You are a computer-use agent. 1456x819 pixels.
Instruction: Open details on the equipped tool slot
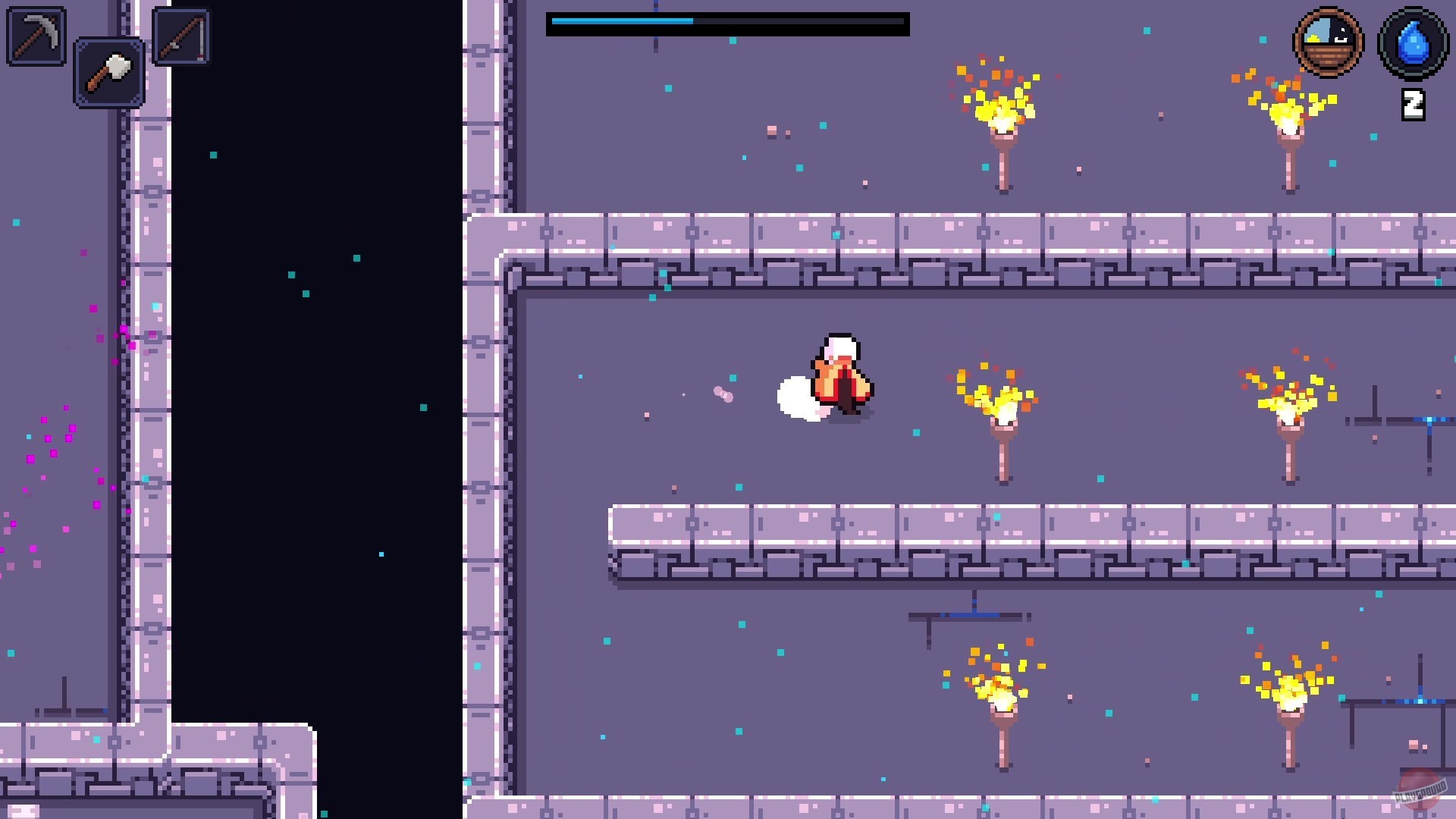pos(108,74)
